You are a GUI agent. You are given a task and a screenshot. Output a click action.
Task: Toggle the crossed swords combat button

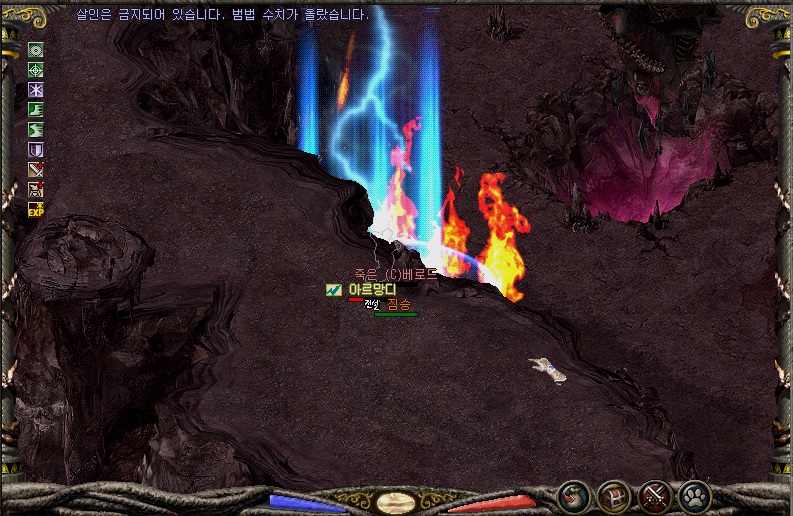coord(654,495)
